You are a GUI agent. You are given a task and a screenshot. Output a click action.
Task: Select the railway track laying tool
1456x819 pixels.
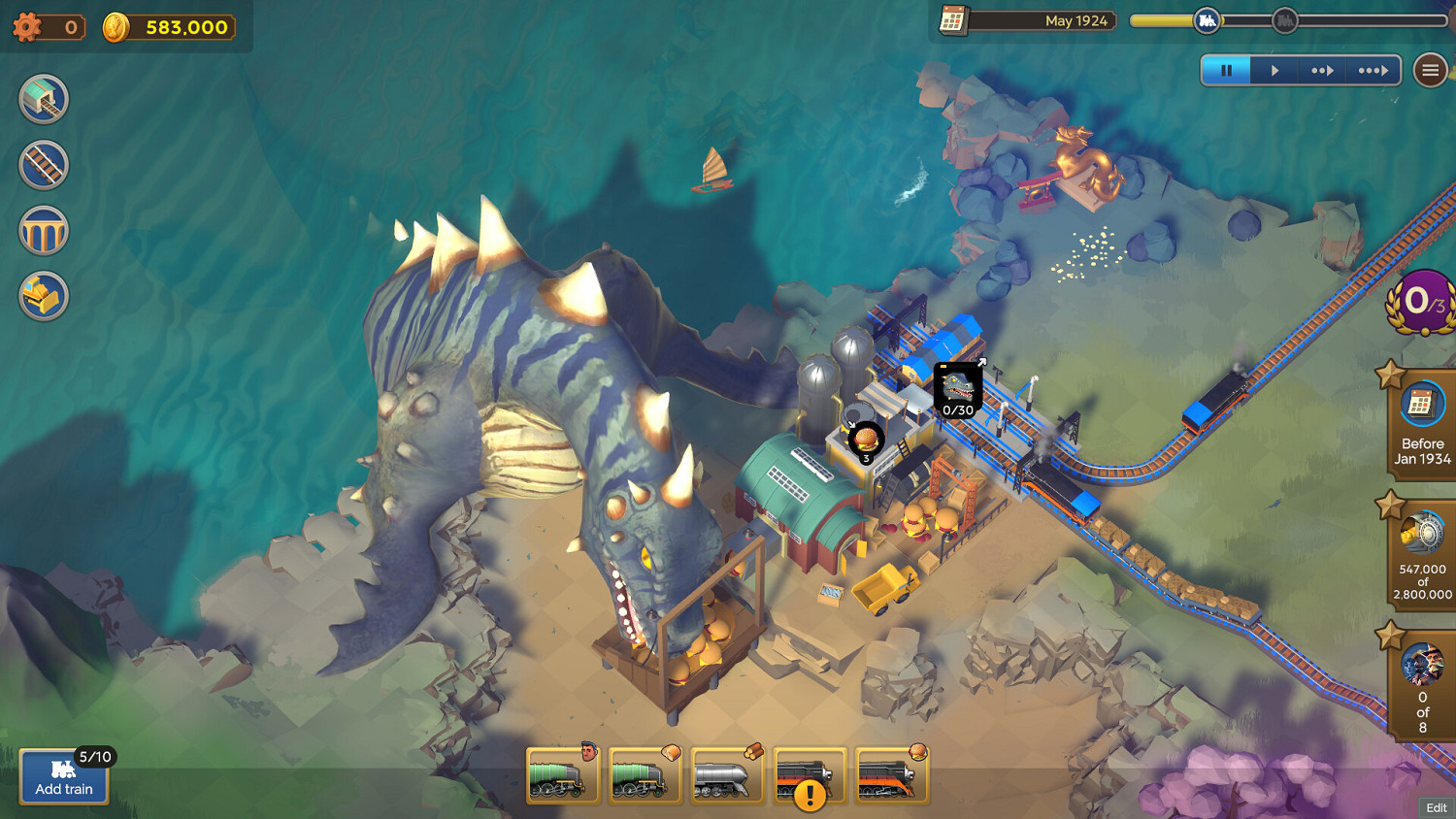[44, 165]
